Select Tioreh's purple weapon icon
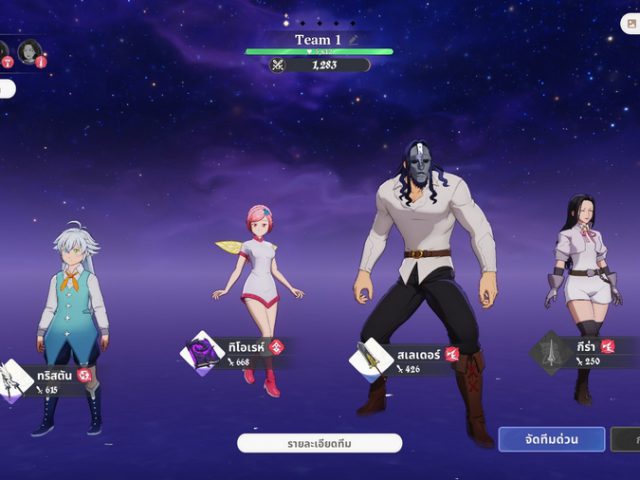 click(201, 353)
